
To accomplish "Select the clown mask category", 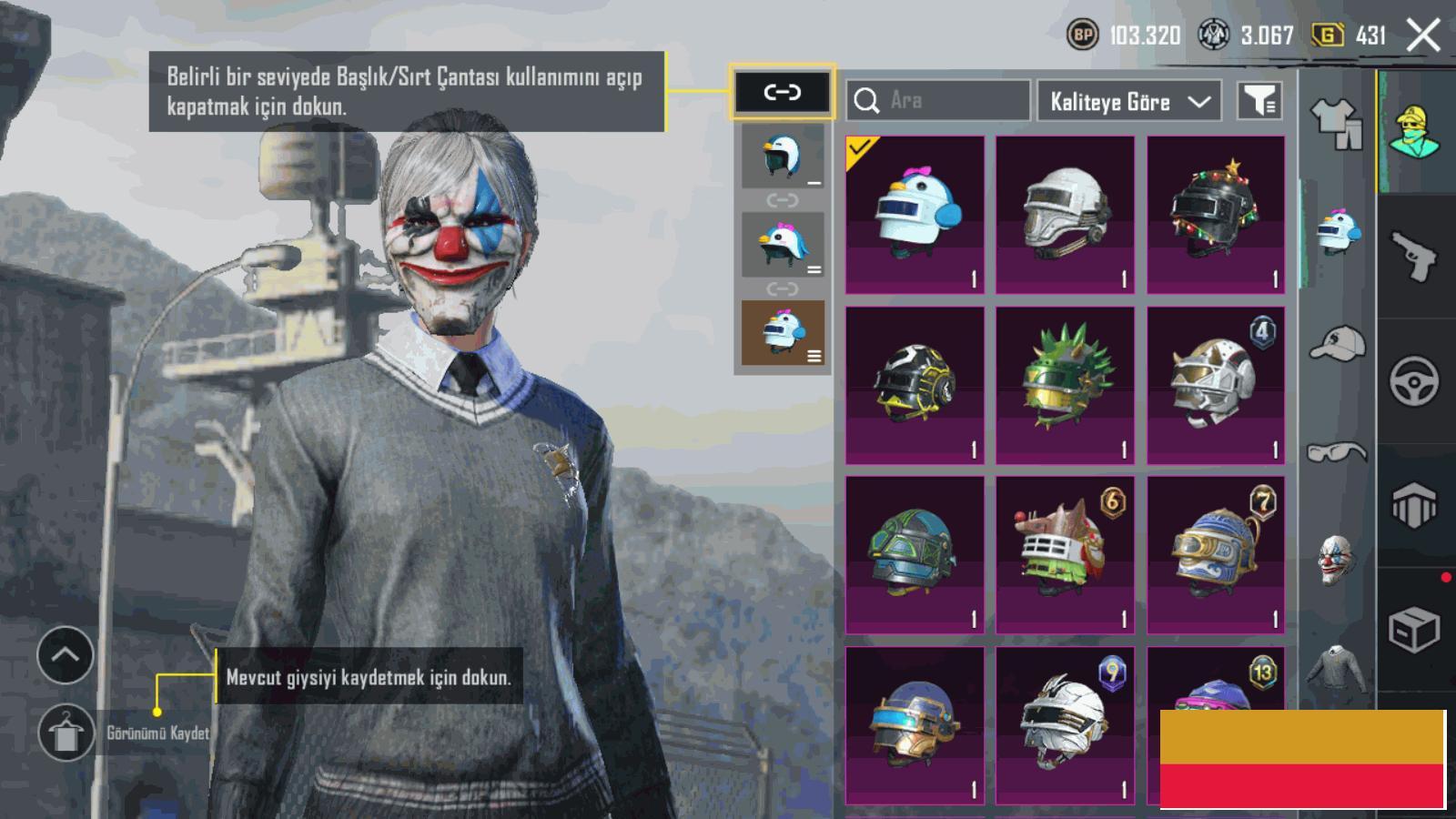I will coord(1336,559).
